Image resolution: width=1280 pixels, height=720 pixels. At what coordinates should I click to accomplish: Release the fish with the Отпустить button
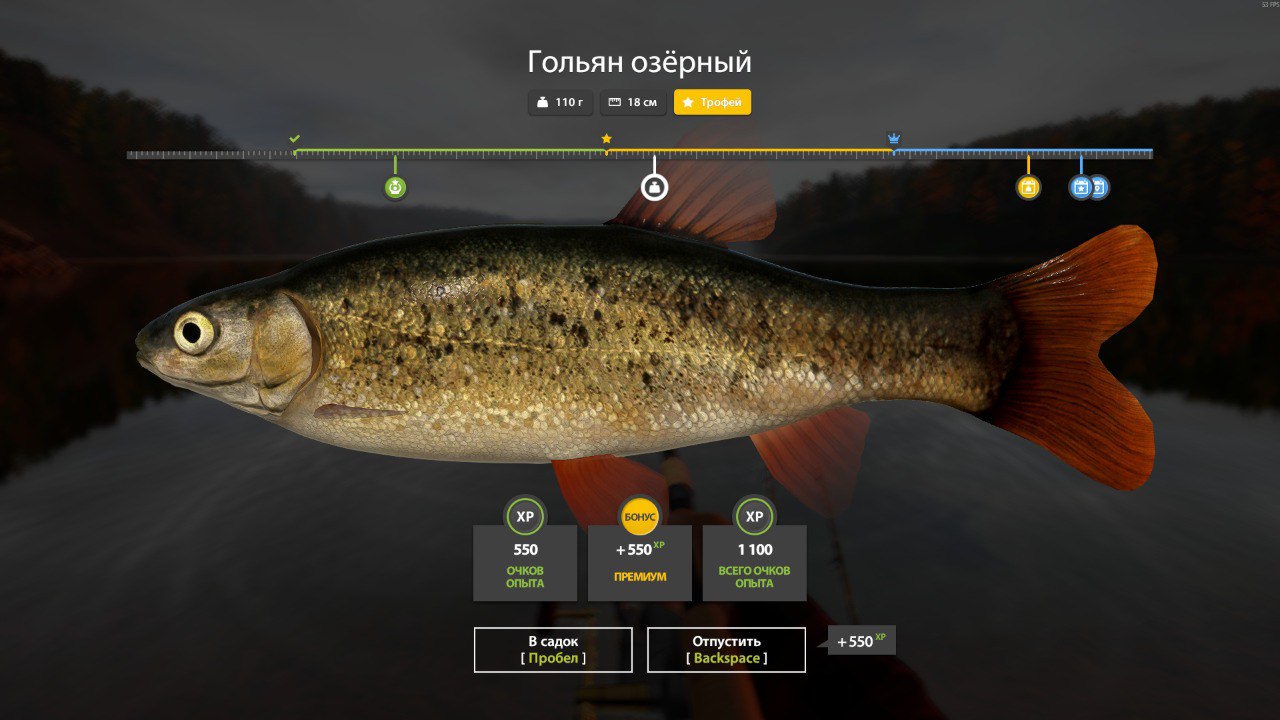click(x=726, y=650)
